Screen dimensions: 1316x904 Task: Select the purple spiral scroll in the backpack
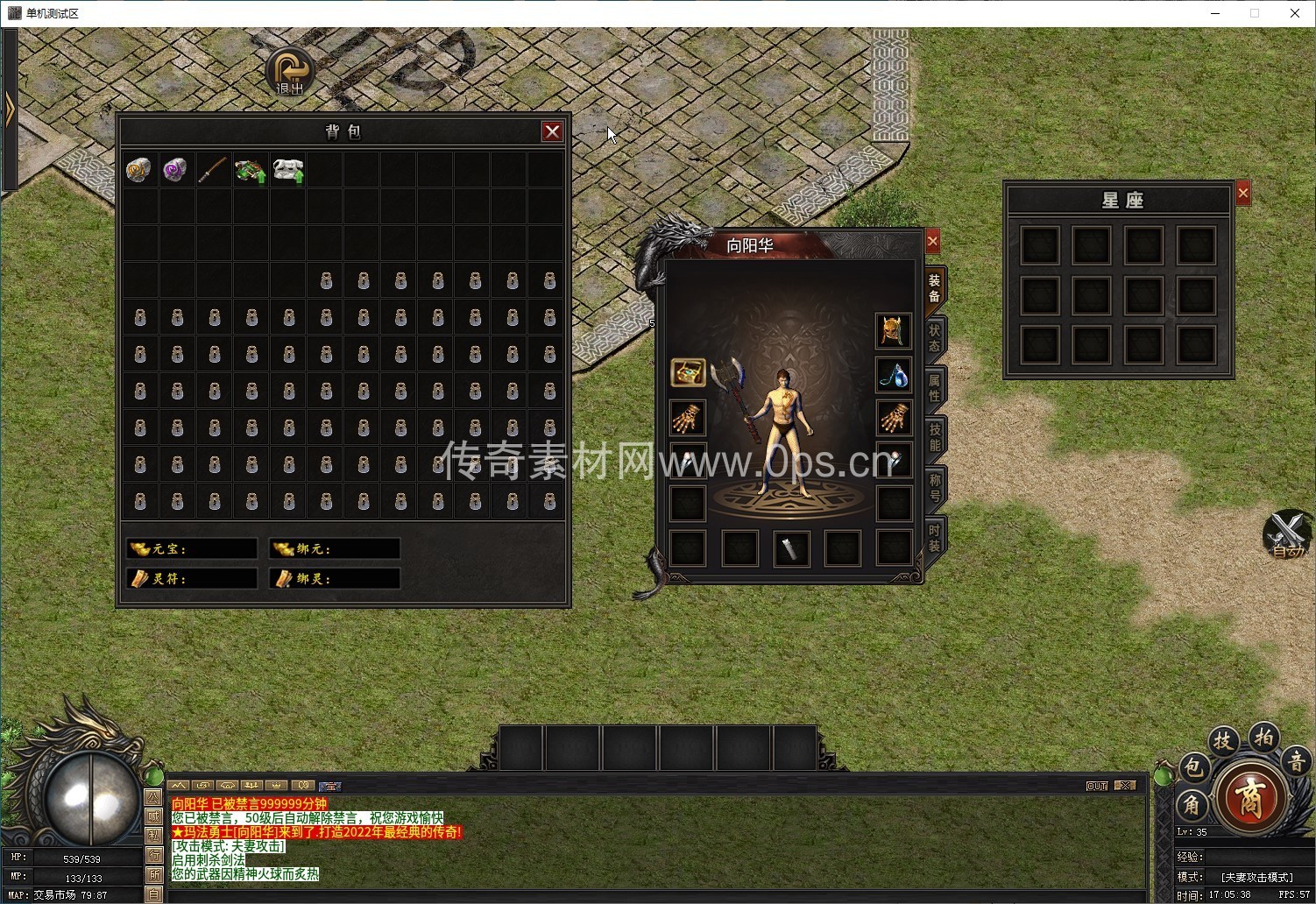[175, 169]
